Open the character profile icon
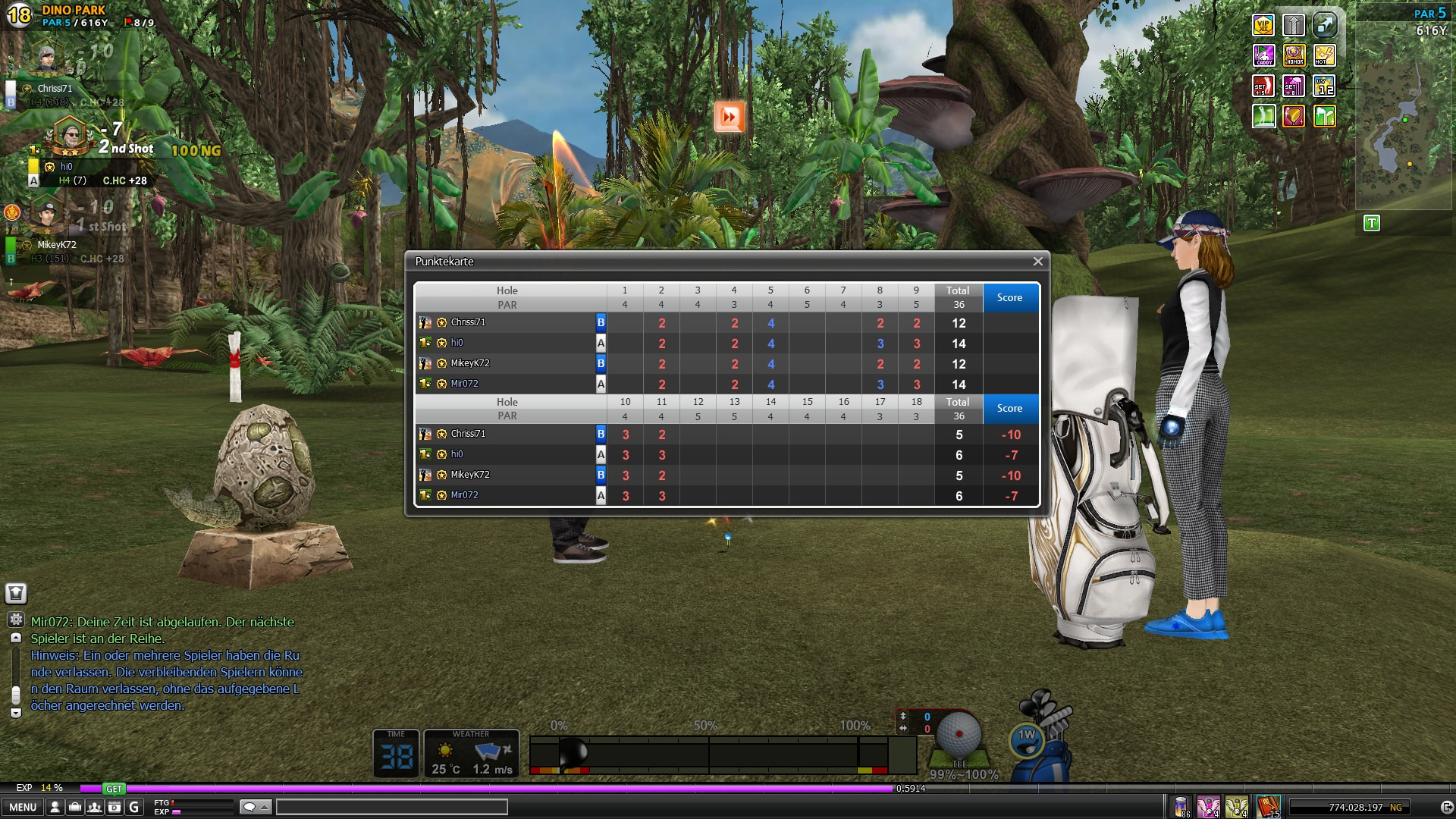Image resolution: width=1456 pixels, height=819 pixels. (x=55, y=808)
